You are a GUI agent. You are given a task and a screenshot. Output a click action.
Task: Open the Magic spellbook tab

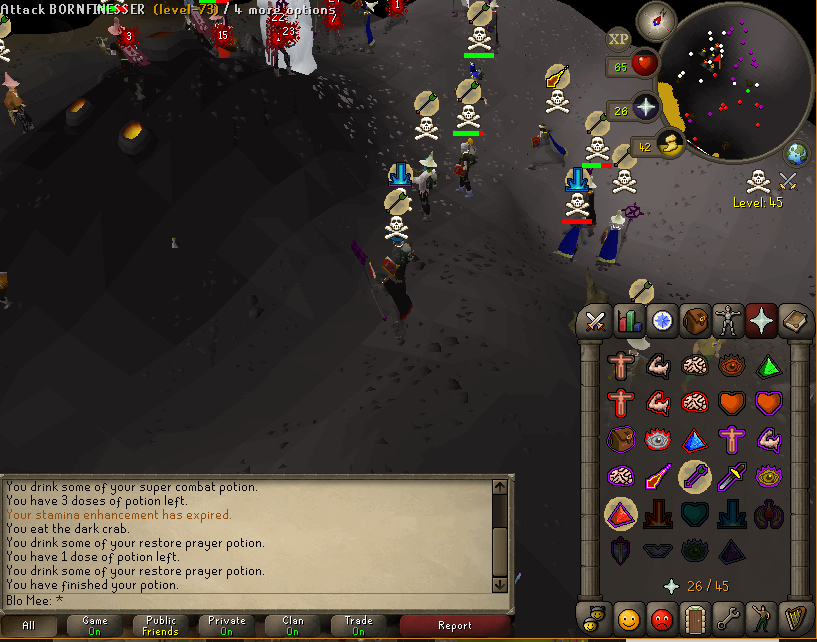coord(793,322)
